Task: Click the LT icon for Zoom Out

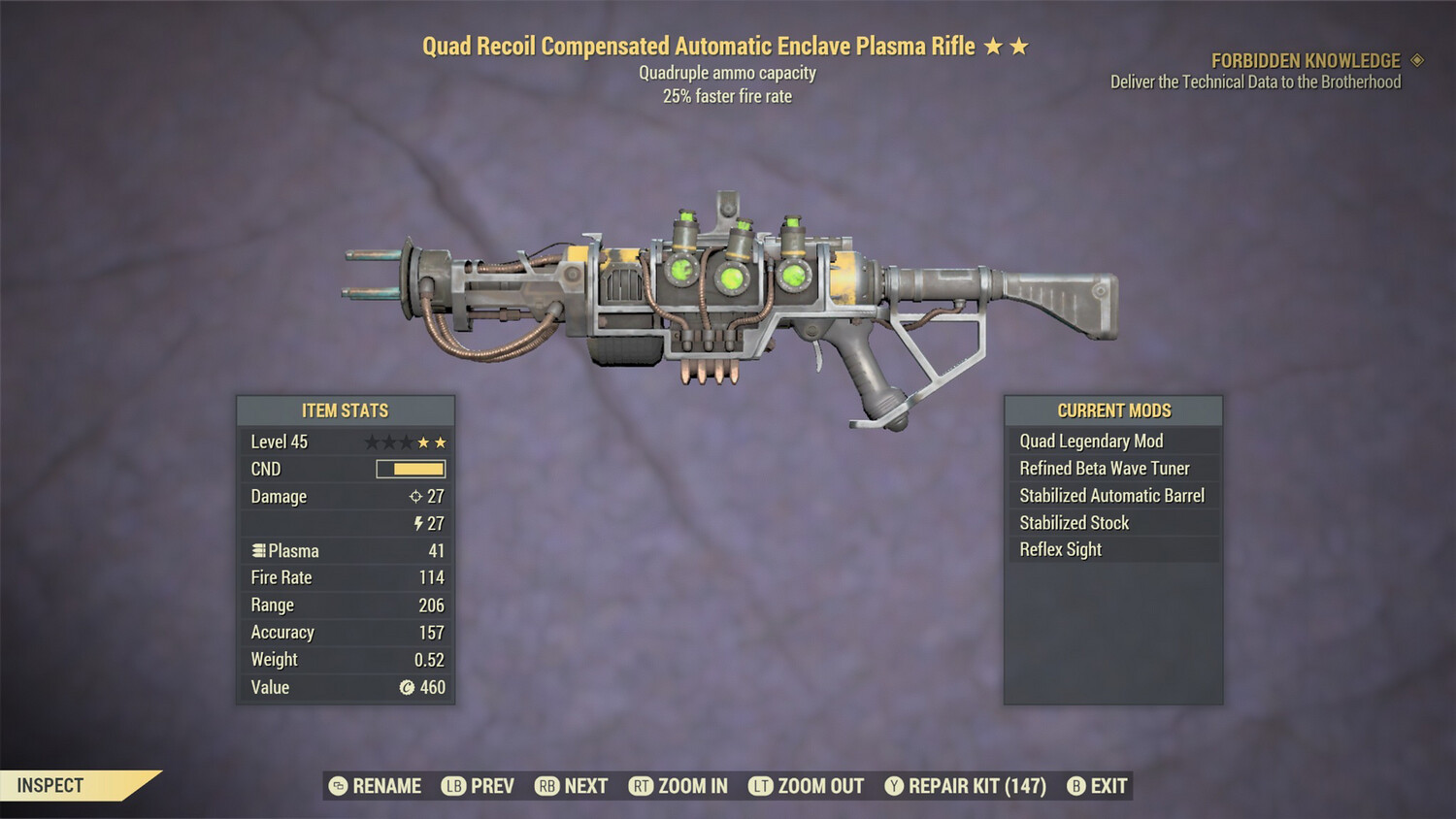Action: pos(763,786)
